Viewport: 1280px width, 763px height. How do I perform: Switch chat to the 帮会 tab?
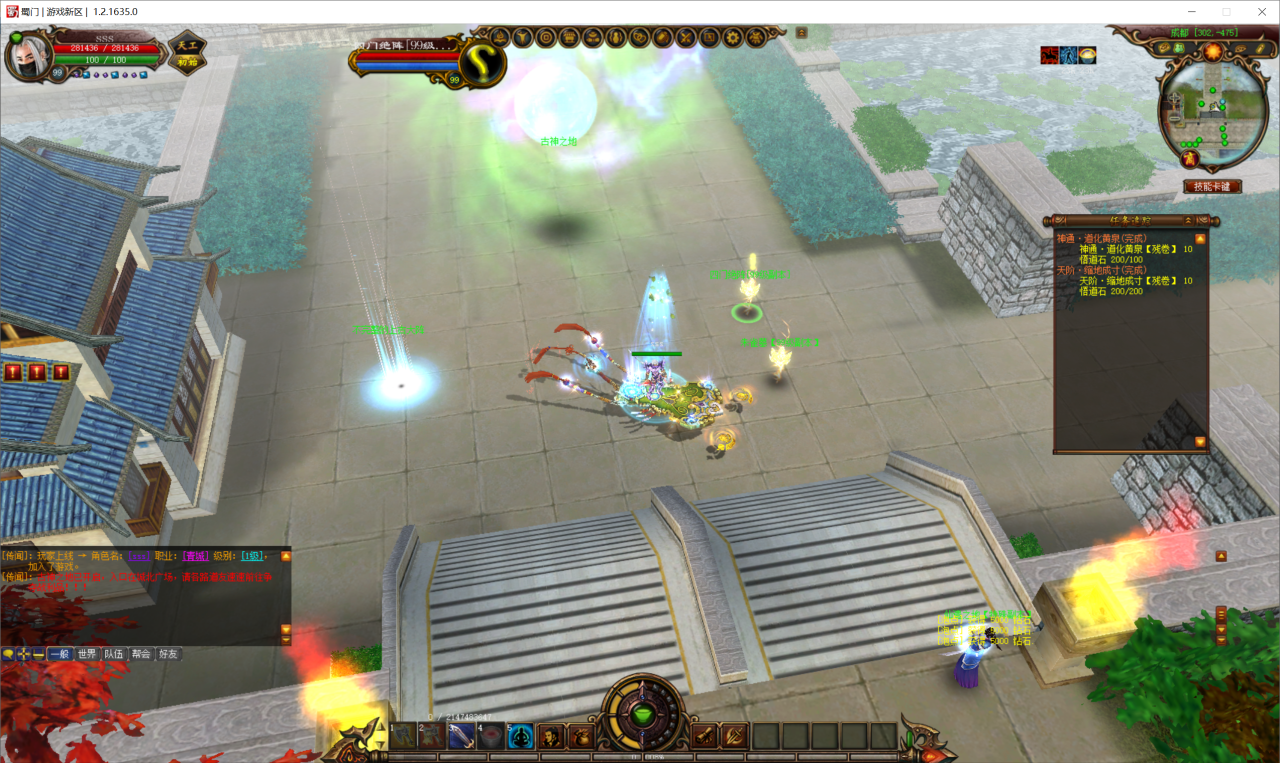click(141, 654)
